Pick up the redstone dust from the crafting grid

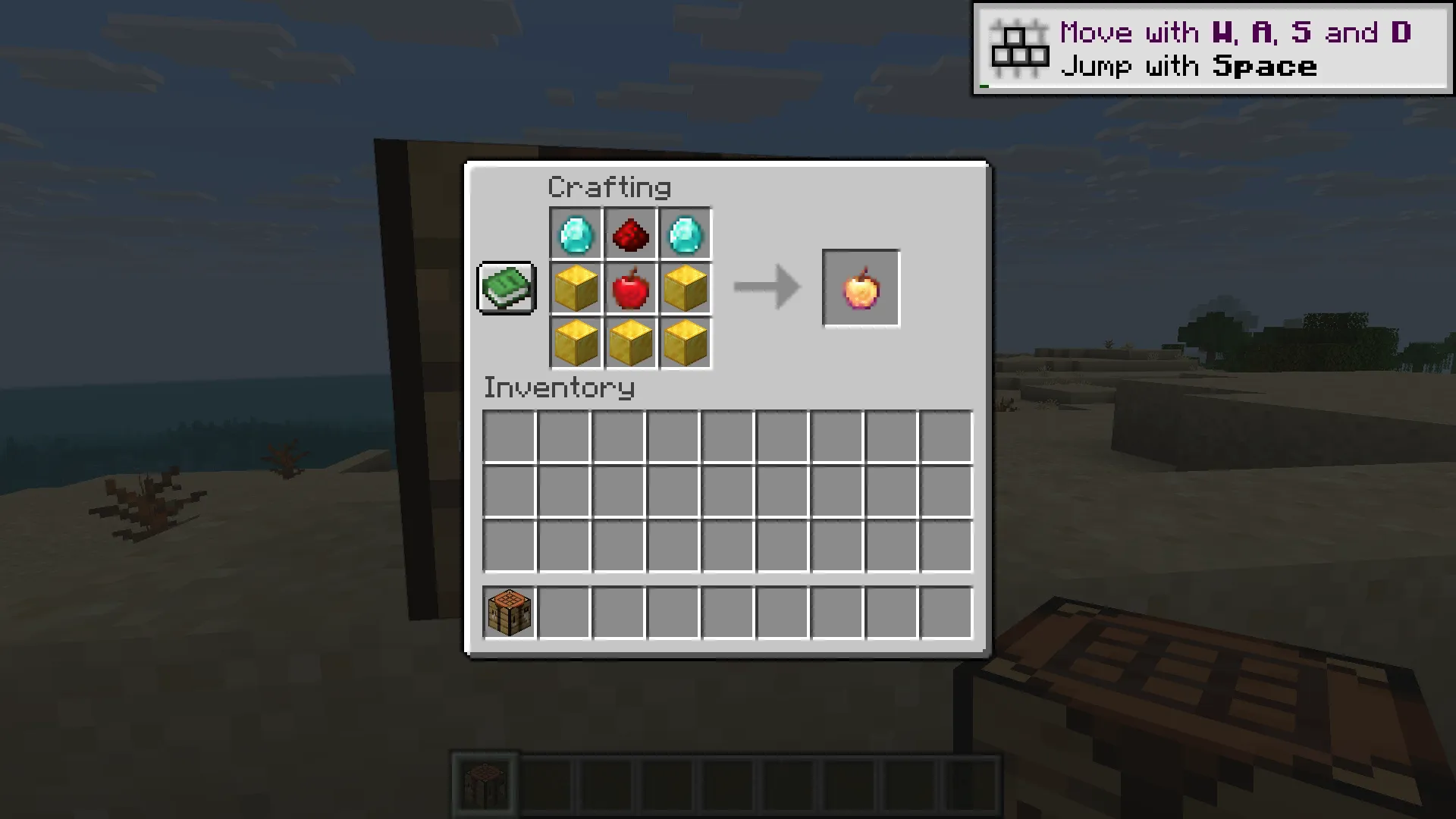(630, 234)
